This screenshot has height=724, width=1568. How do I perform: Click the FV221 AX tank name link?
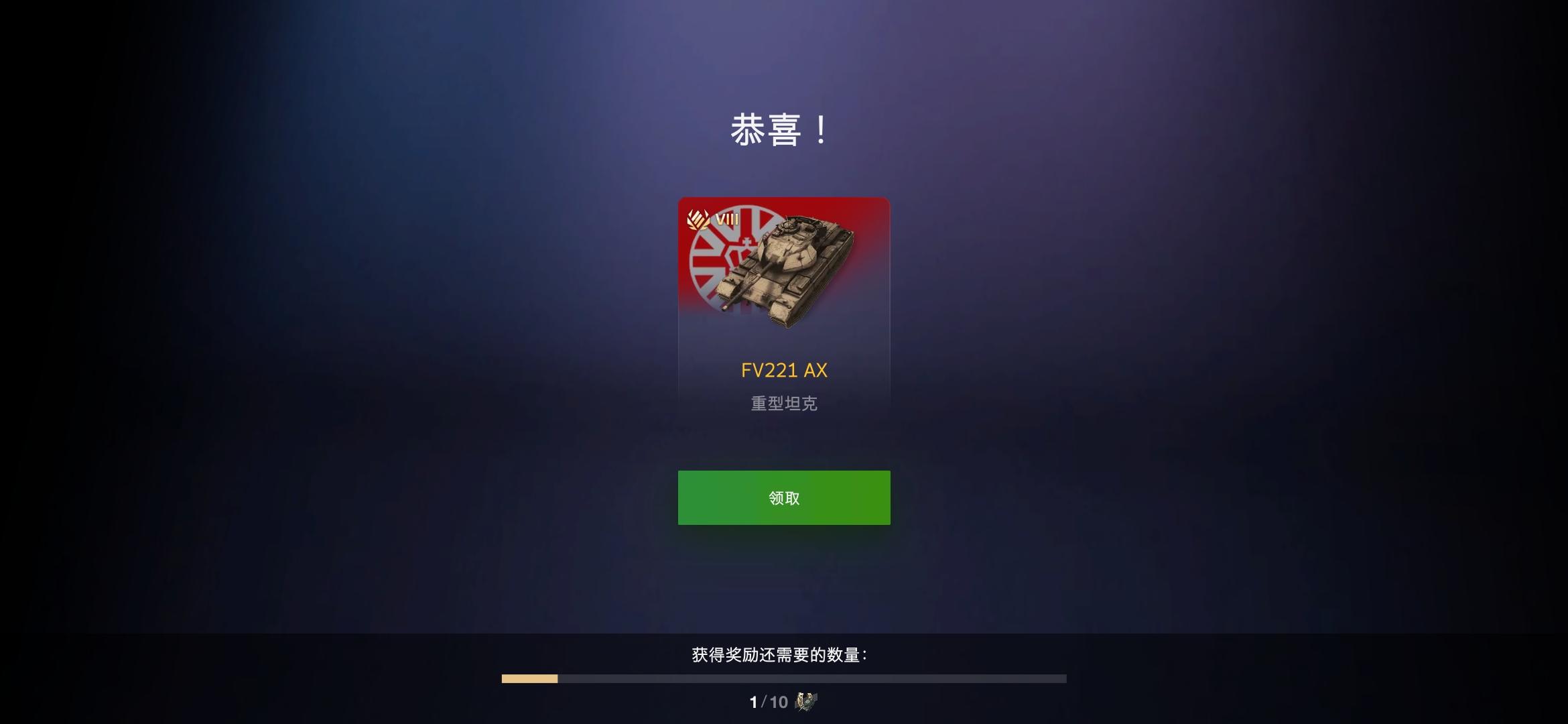point(784,370)
